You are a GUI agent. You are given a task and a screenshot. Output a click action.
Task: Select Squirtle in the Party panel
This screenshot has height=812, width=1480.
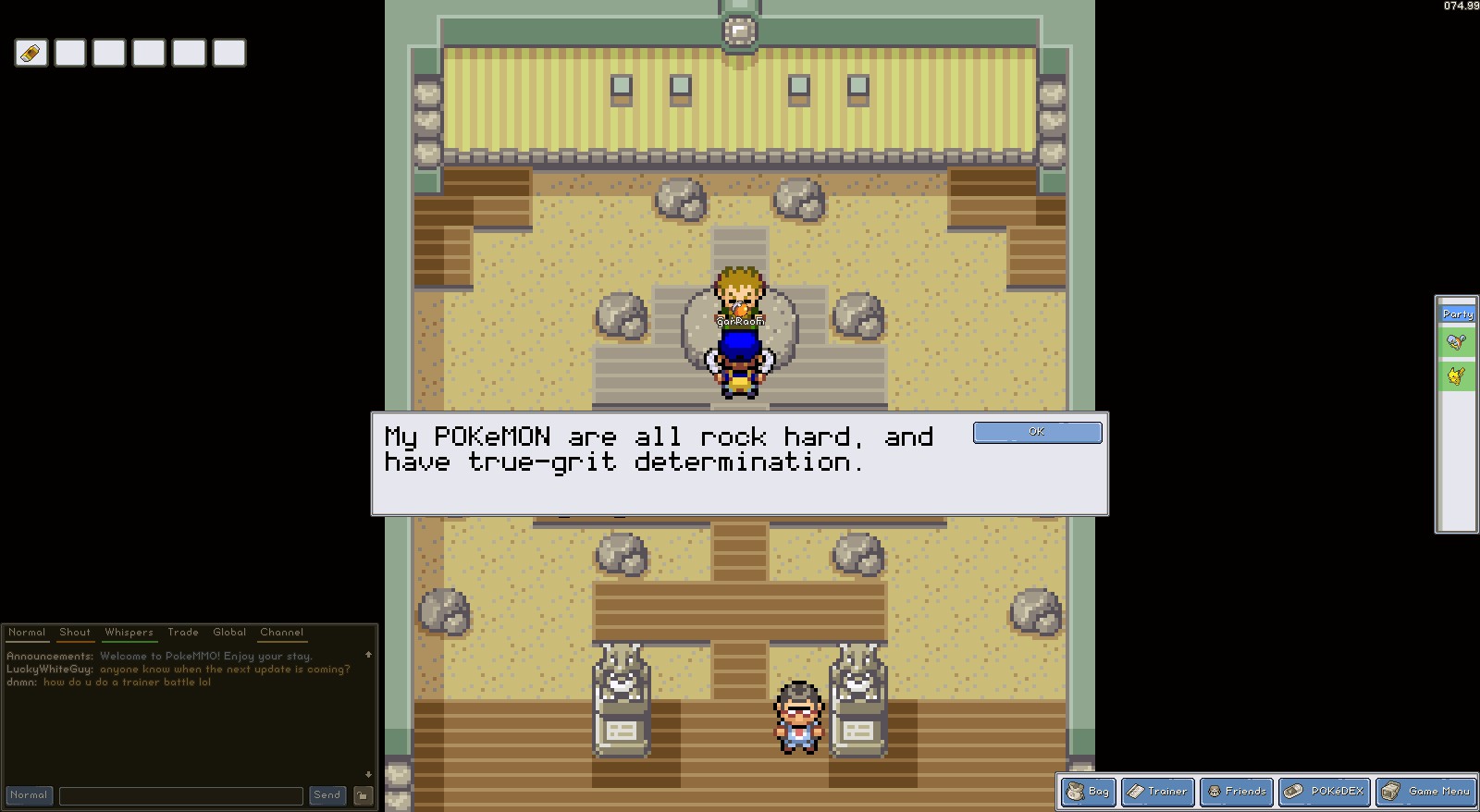pyautogui.click(x=1455, y=342)
